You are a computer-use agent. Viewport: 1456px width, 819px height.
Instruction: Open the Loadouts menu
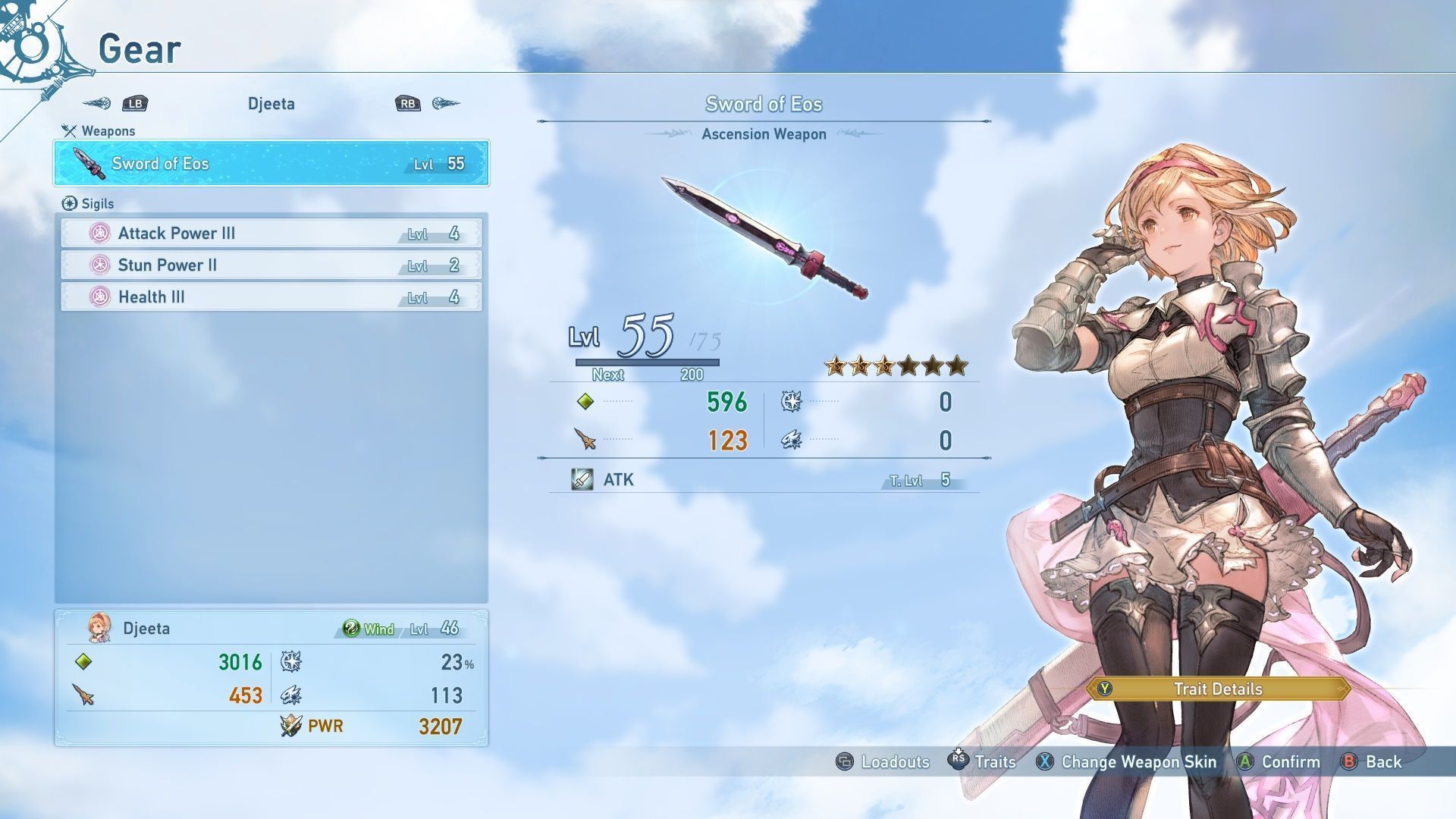point(894,762)
